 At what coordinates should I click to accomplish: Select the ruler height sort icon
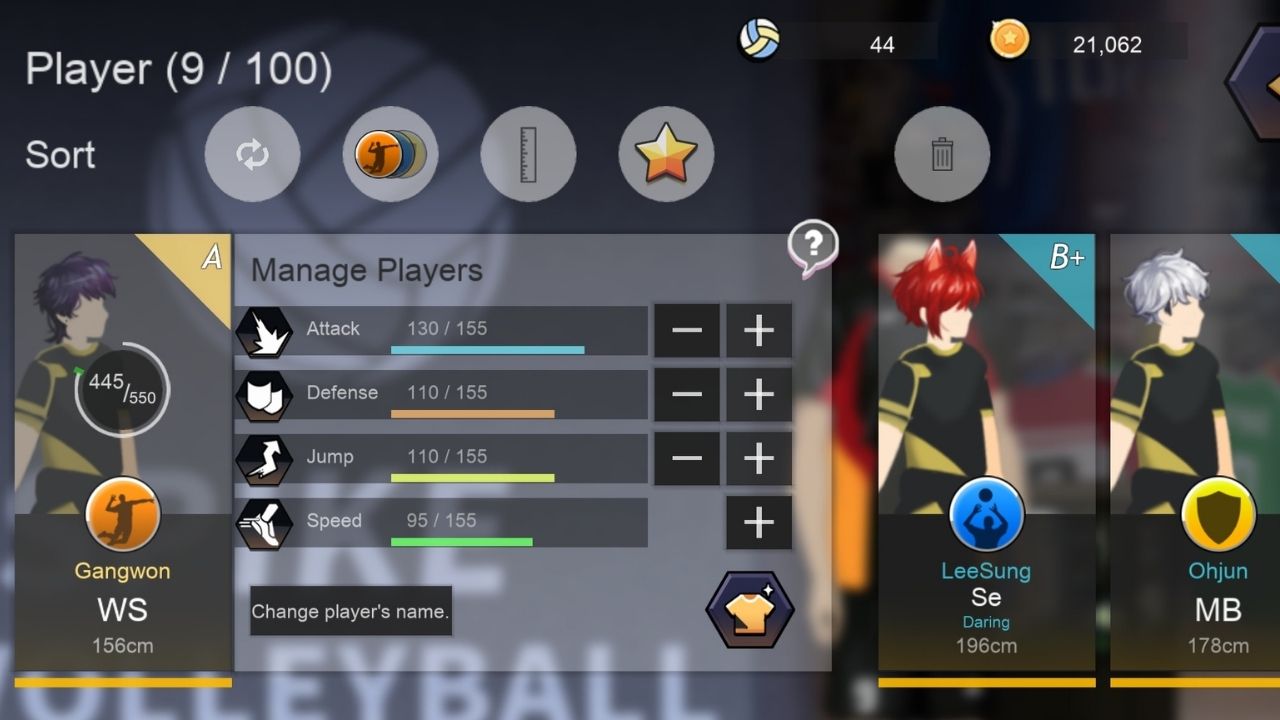(x=528, y=154)
